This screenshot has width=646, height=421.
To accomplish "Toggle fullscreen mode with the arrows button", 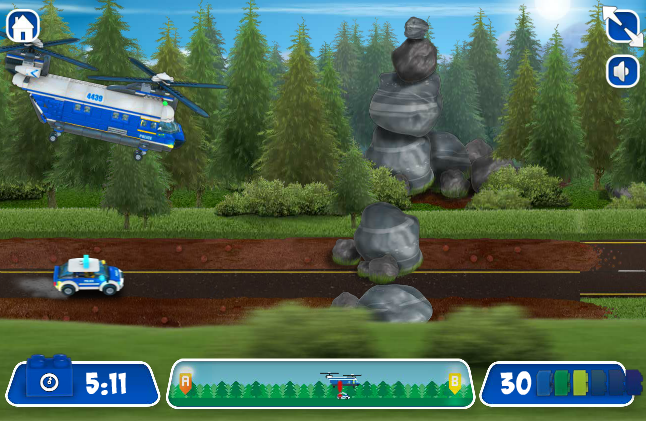I will [622, 25].
